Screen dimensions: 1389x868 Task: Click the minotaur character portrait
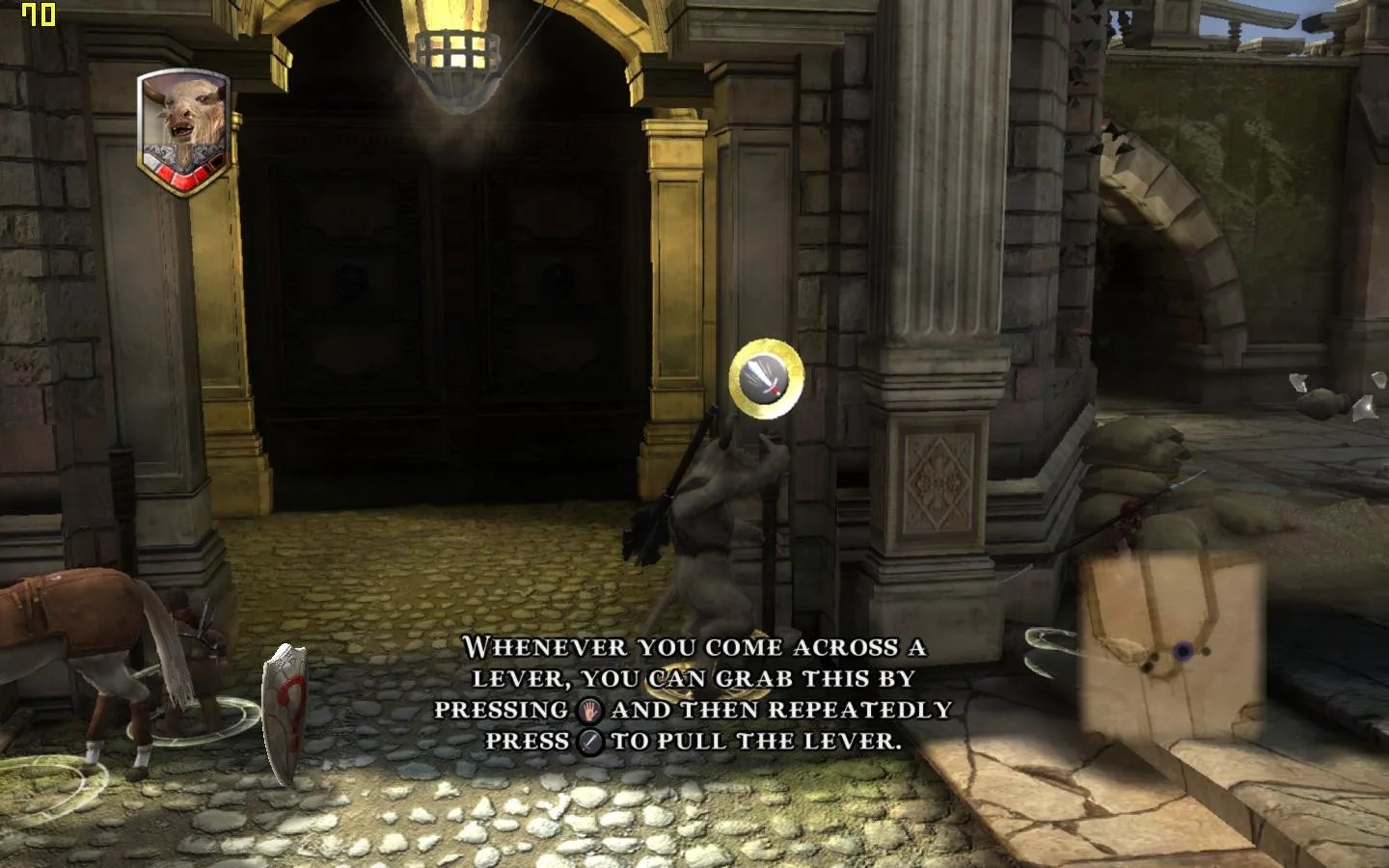tap(183, 130)
